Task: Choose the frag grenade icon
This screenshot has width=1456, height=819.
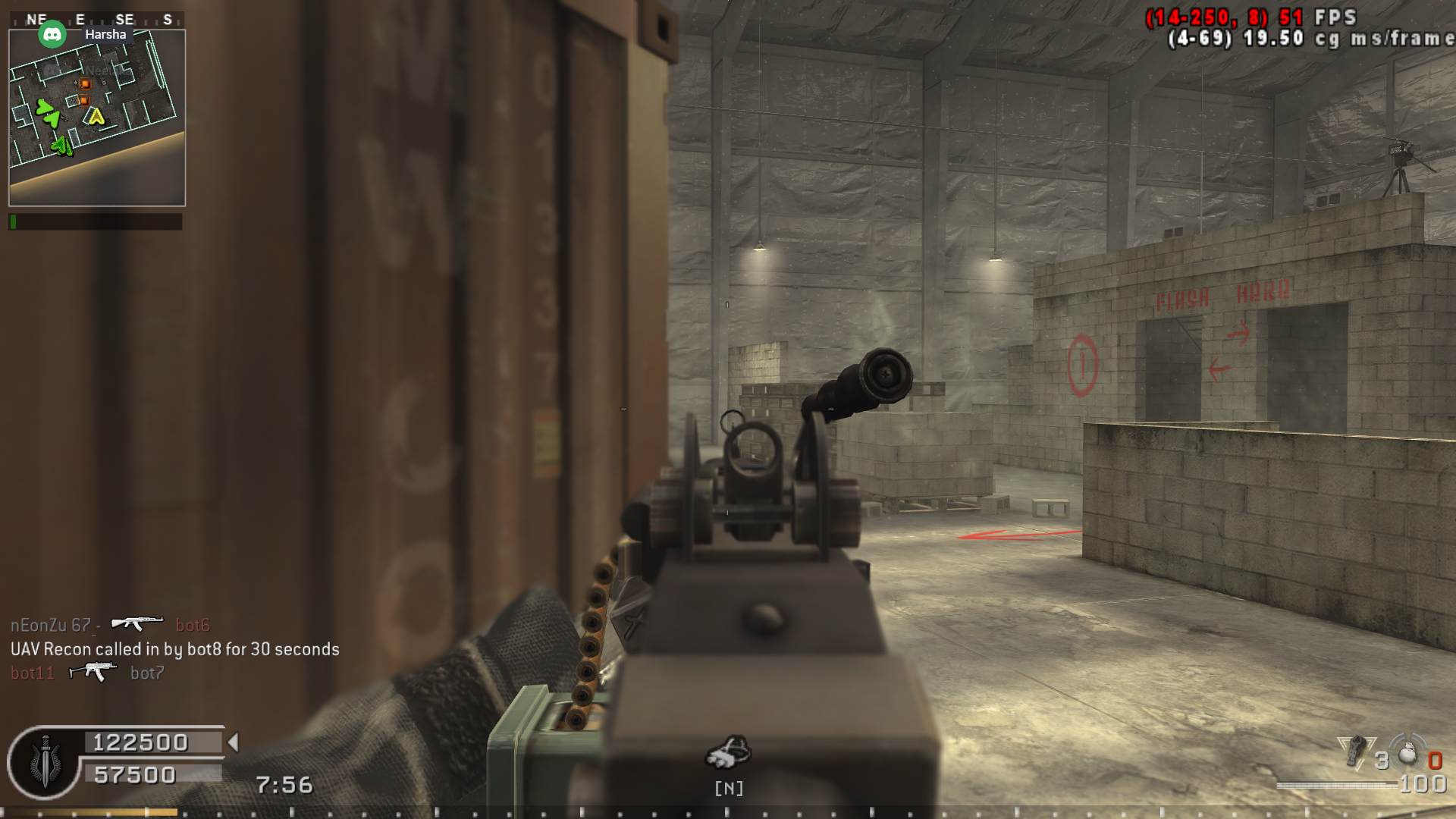Action: point(1407,753)
